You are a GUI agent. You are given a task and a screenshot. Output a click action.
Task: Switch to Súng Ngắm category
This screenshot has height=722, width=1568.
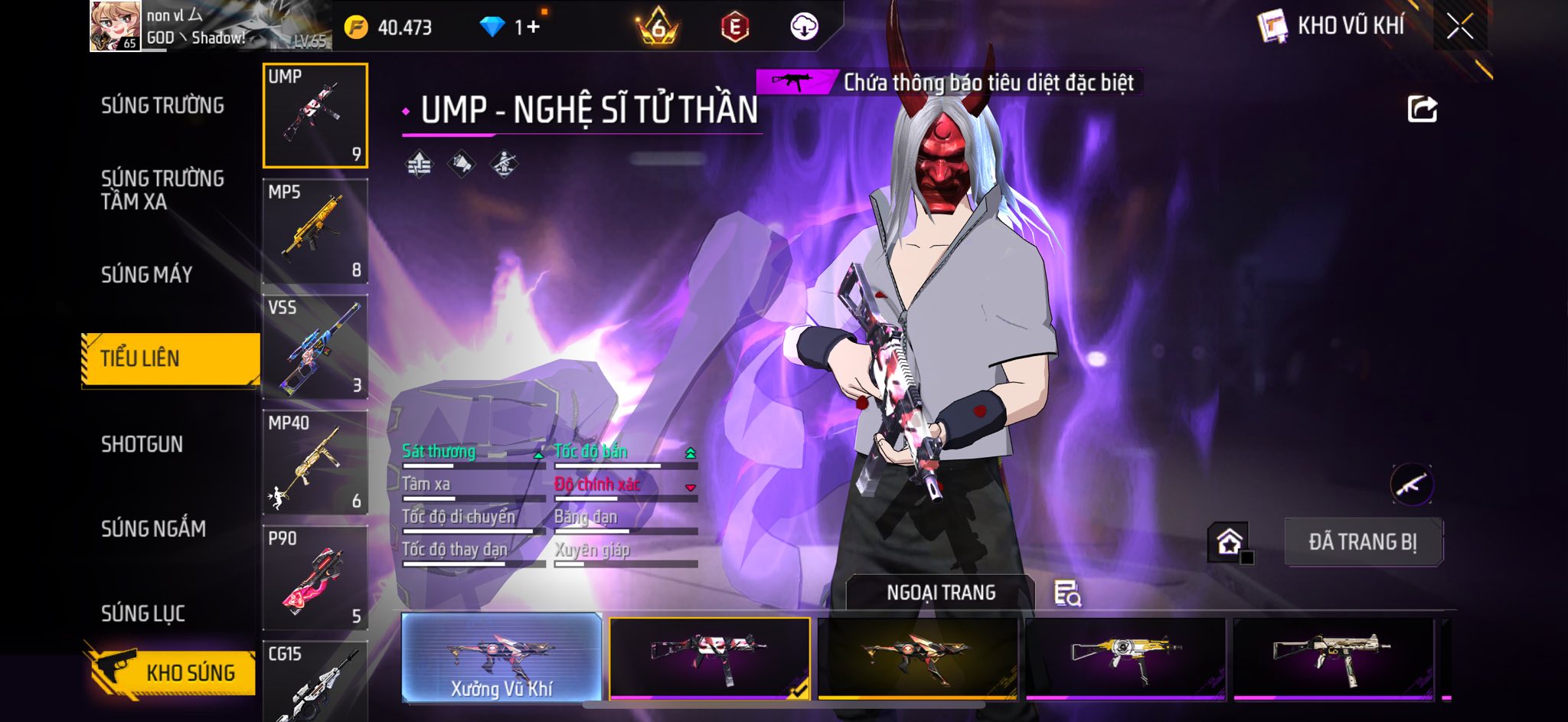tap(153, 528)
